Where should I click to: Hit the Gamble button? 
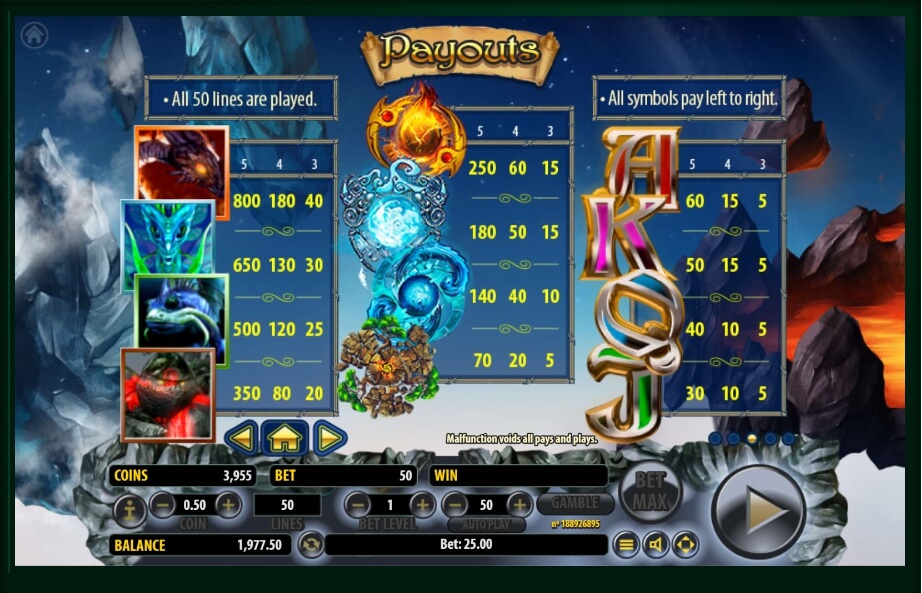pos(575,503)
